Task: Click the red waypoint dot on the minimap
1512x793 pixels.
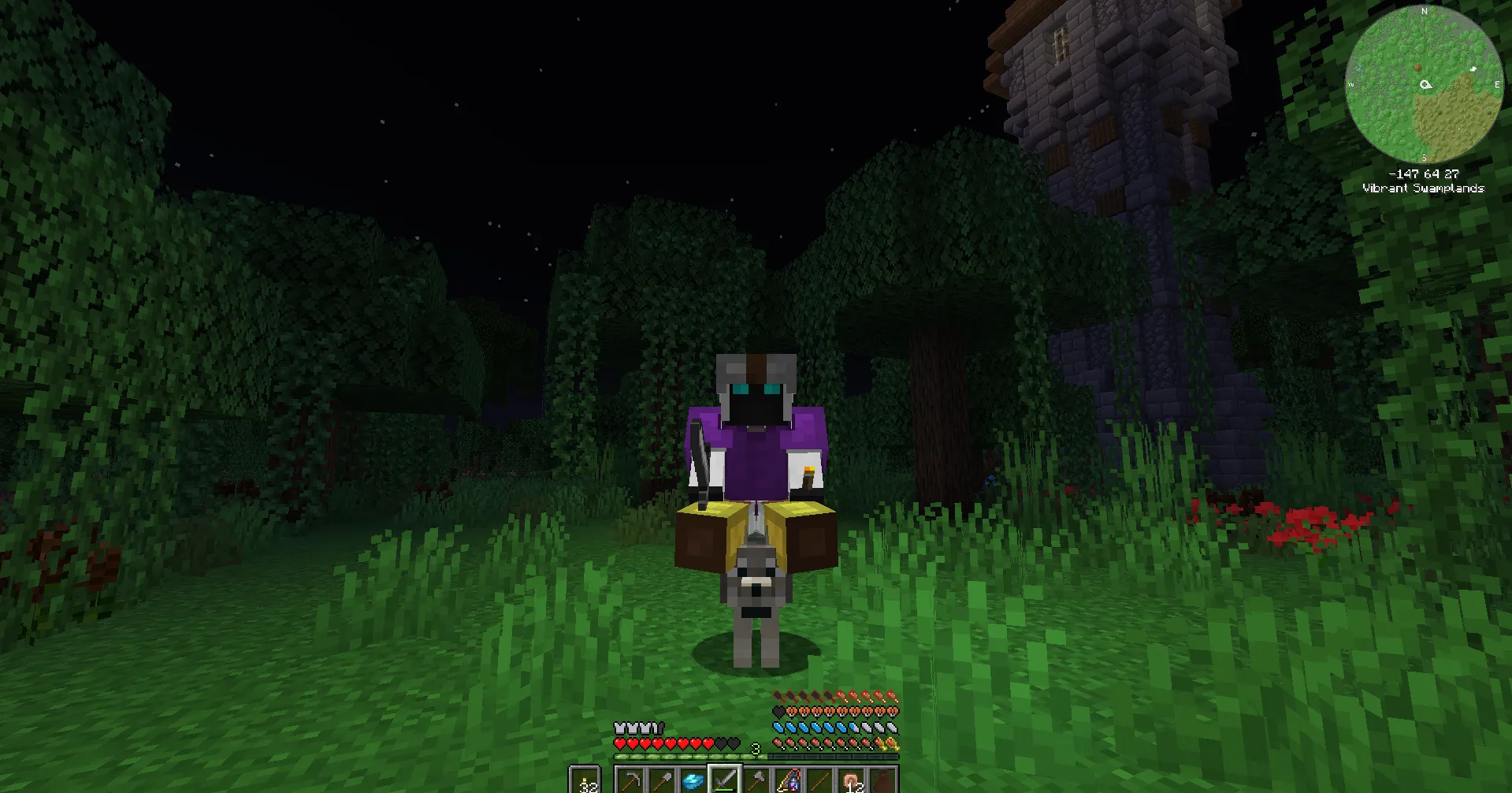Action: point(1417,68)
